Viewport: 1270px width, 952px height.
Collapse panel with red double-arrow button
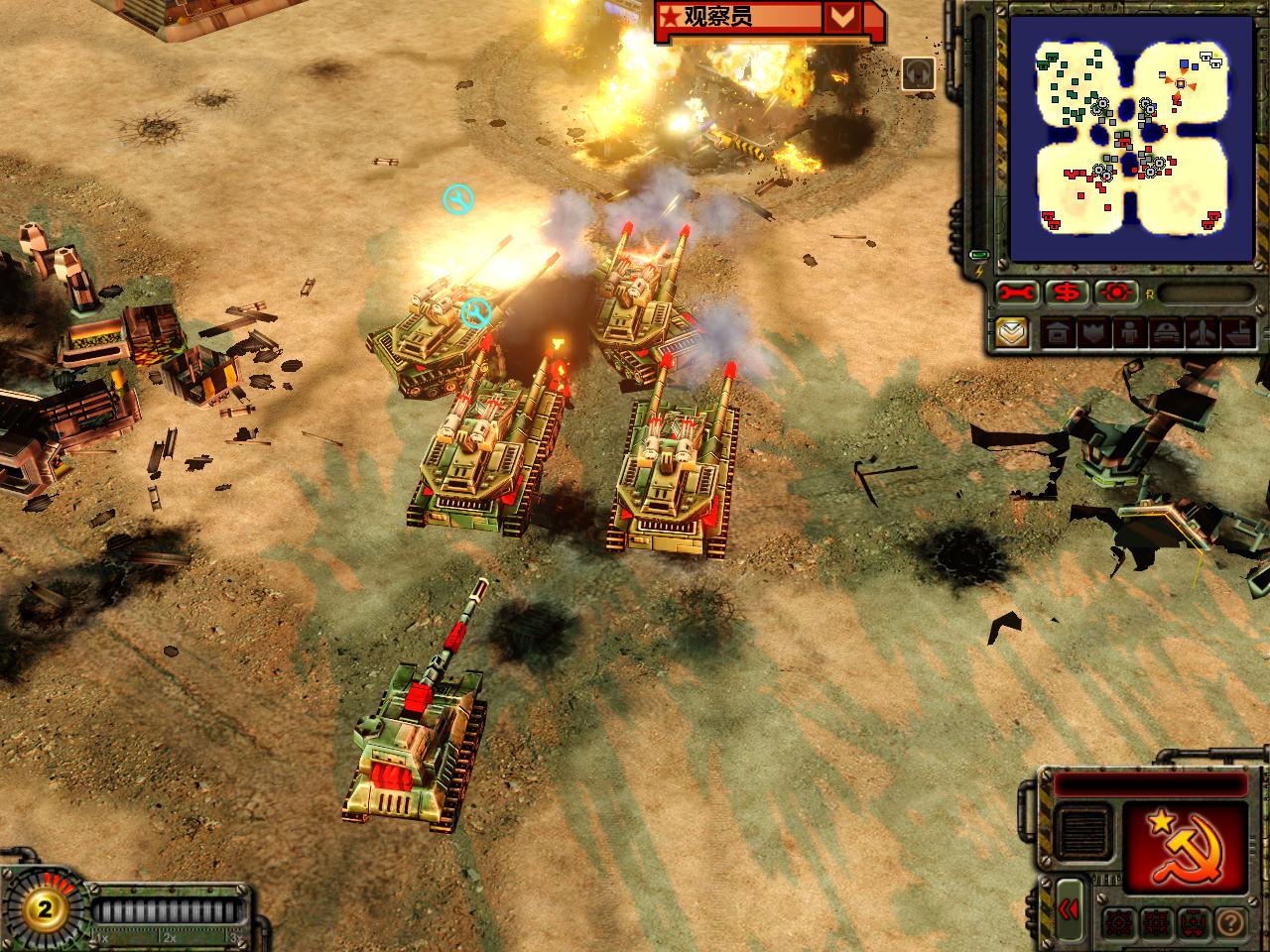point(1069,910)
